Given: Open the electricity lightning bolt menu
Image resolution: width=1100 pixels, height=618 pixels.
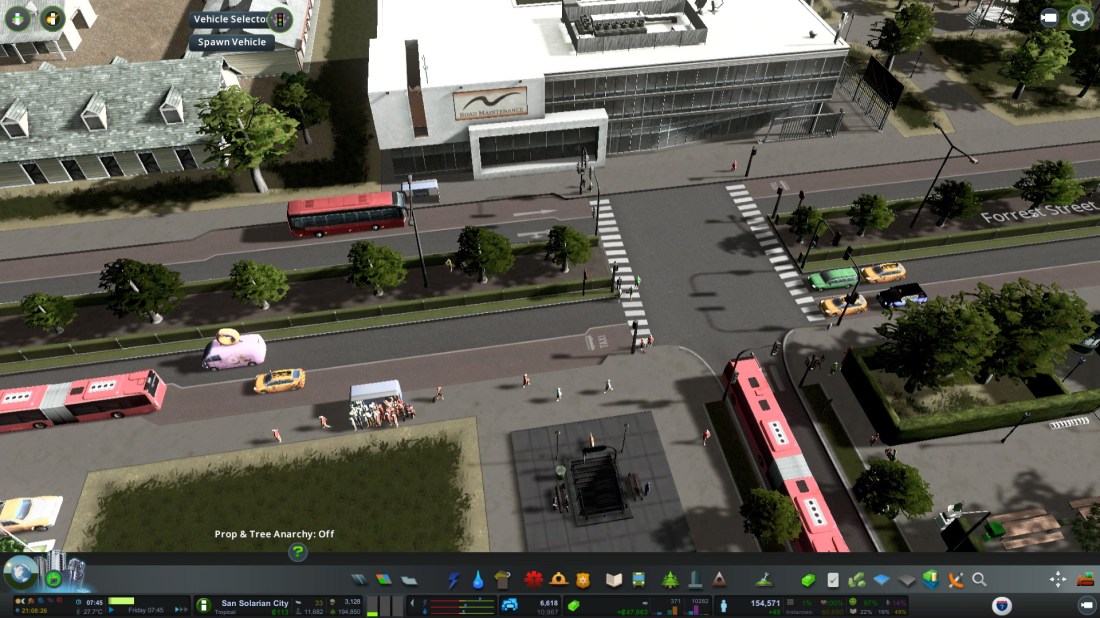Looking at the screenshot, I should point(454,580).
